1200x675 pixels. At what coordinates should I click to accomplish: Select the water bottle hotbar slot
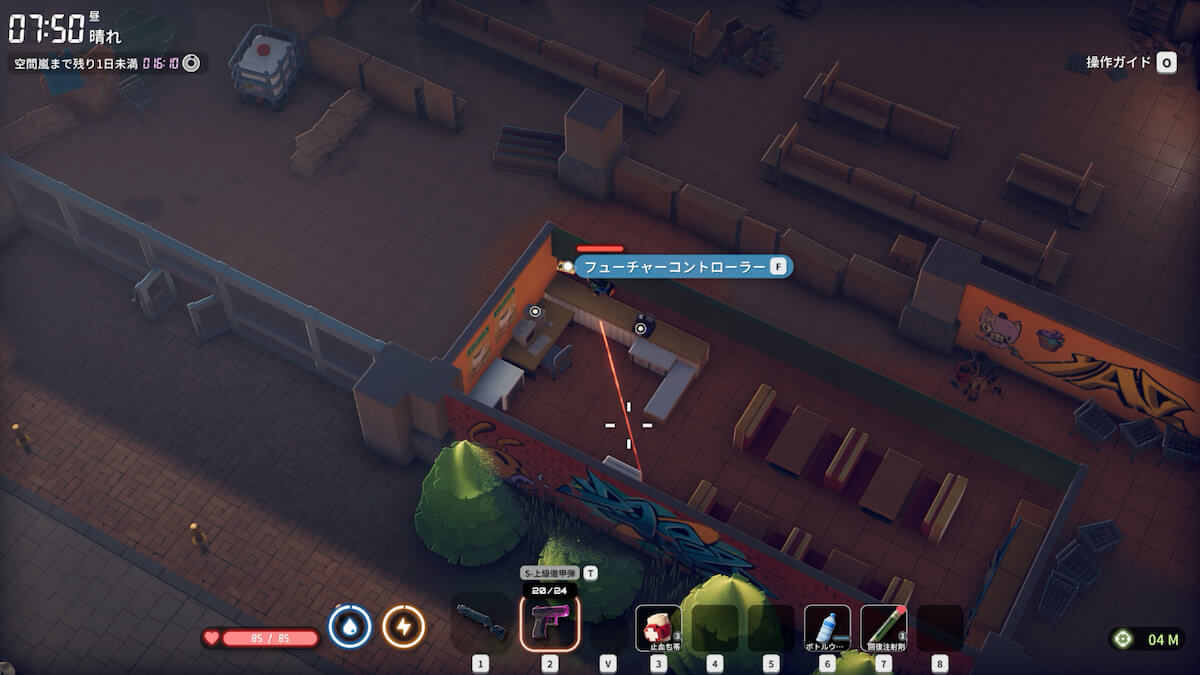click(x=827, y=628)
